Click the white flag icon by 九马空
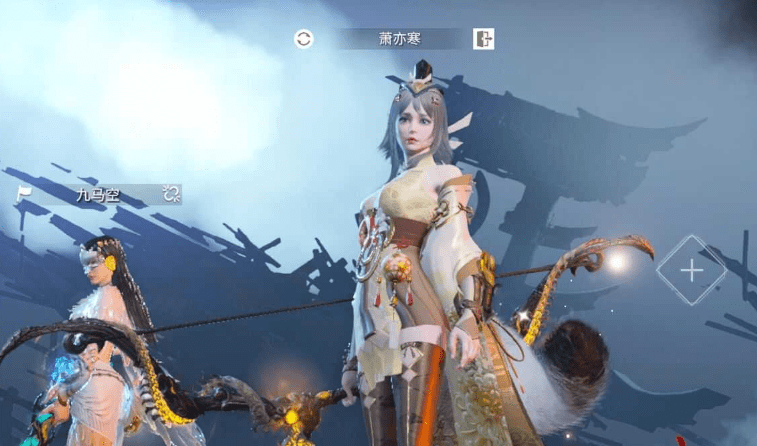757x446 pixels. pos(24,194)
